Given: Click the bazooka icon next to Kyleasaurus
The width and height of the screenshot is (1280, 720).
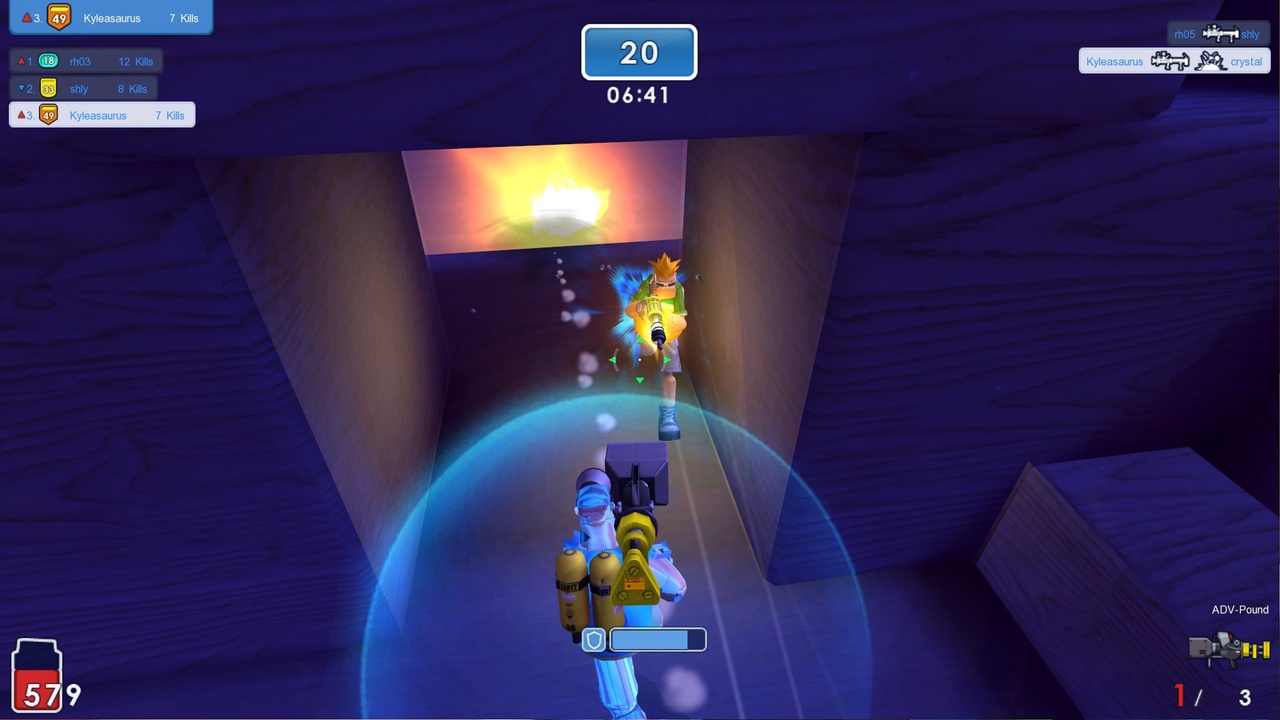Looking at the screenshot, I should (1169, 61).
